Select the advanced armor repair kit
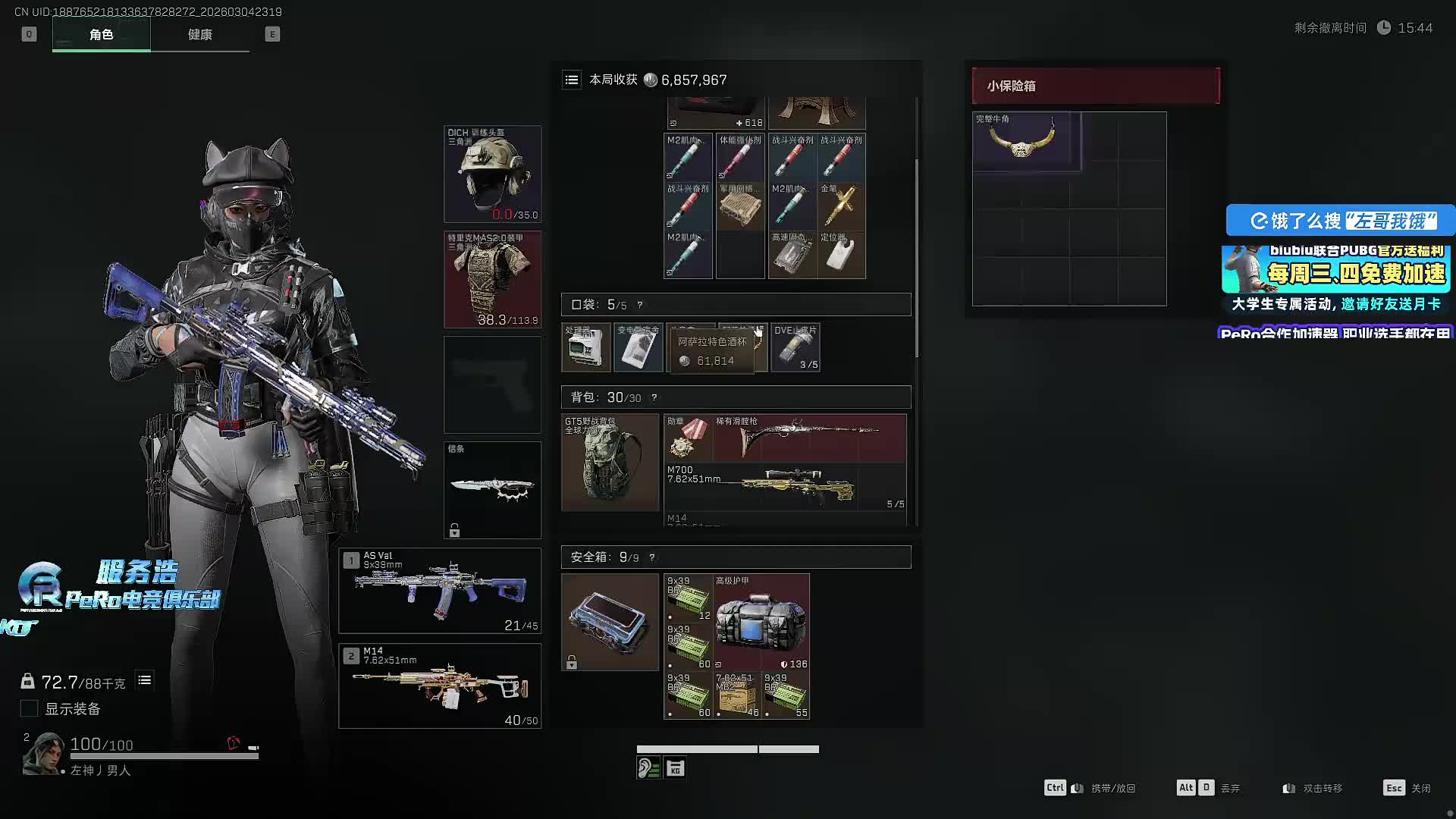 [x=761, y=622]
